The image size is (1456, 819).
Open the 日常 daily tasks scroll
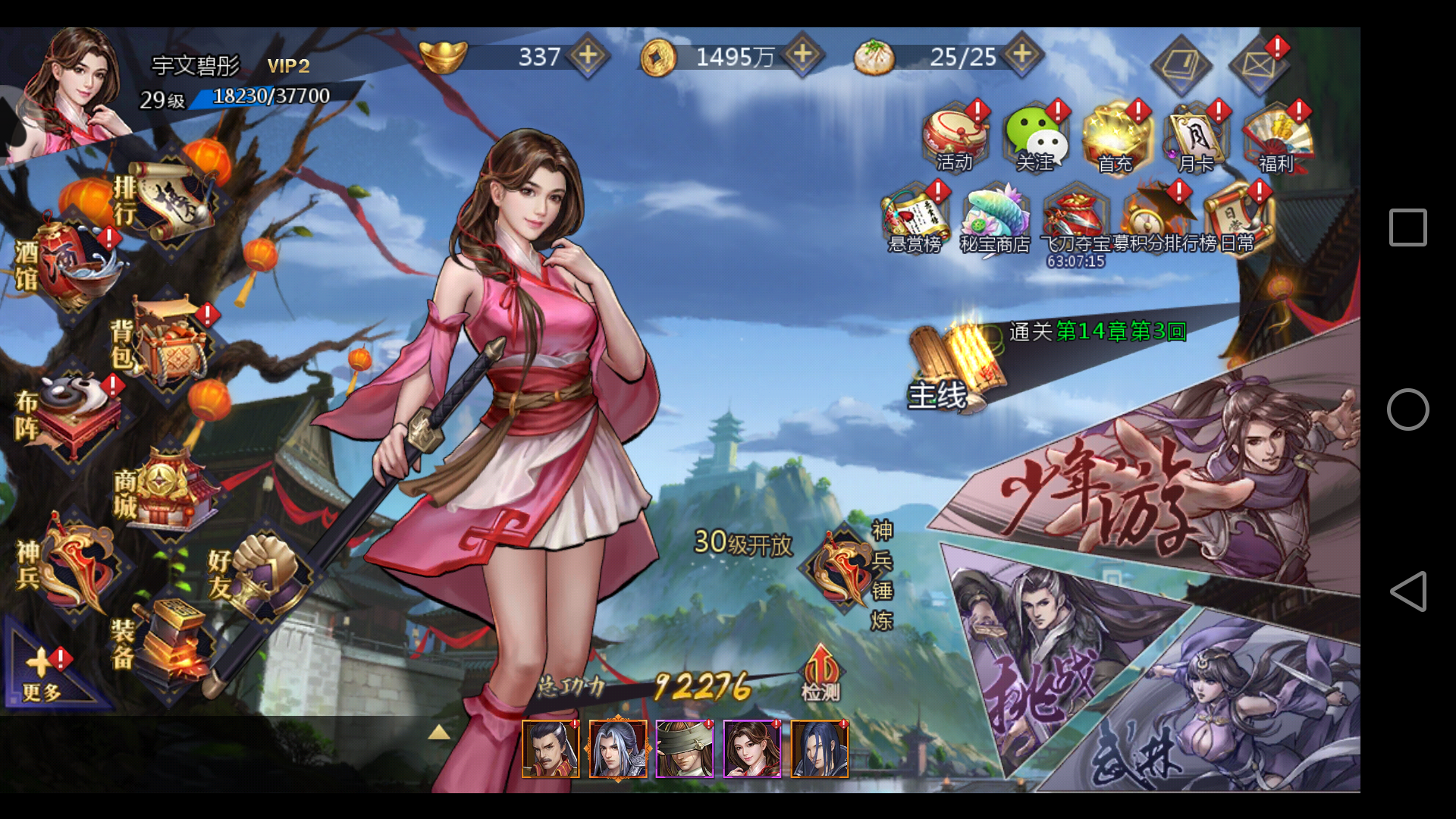1238,220
